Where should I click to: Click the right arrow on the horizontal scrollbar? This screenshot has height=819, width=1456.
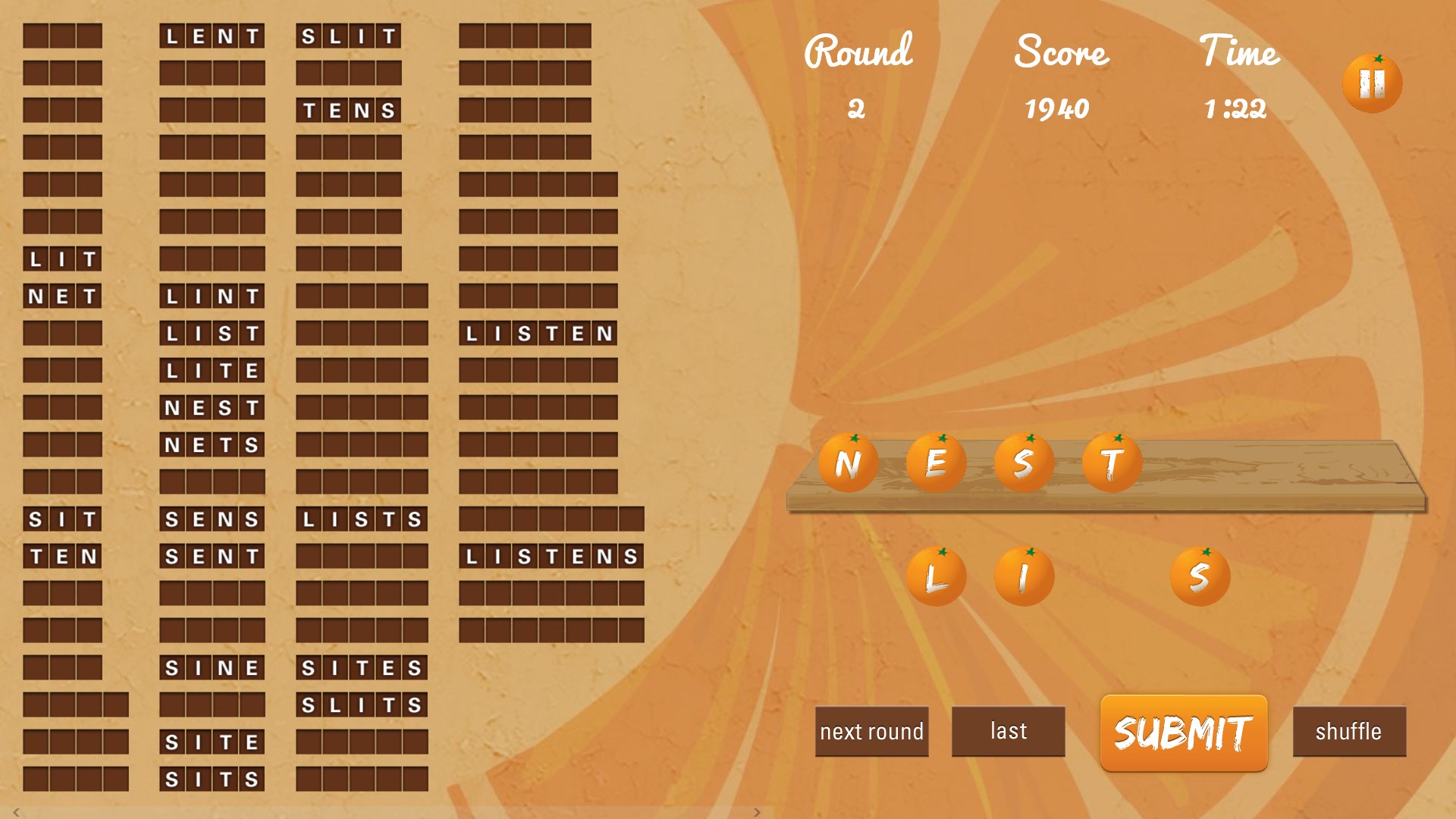tap(757, 812)
